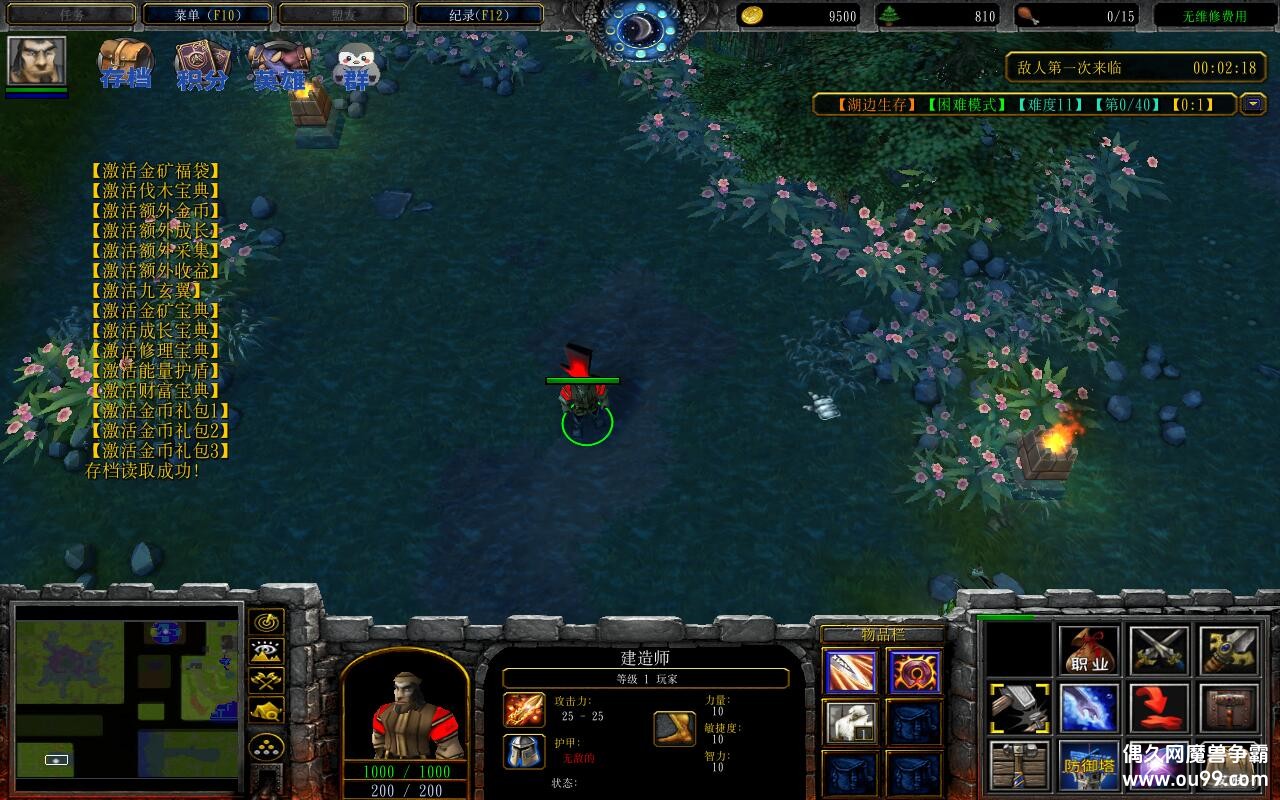The width and height of the screenshot is (1280, 800).
Task: Select the 防御塔 build command
Action: pos(1090,765)
